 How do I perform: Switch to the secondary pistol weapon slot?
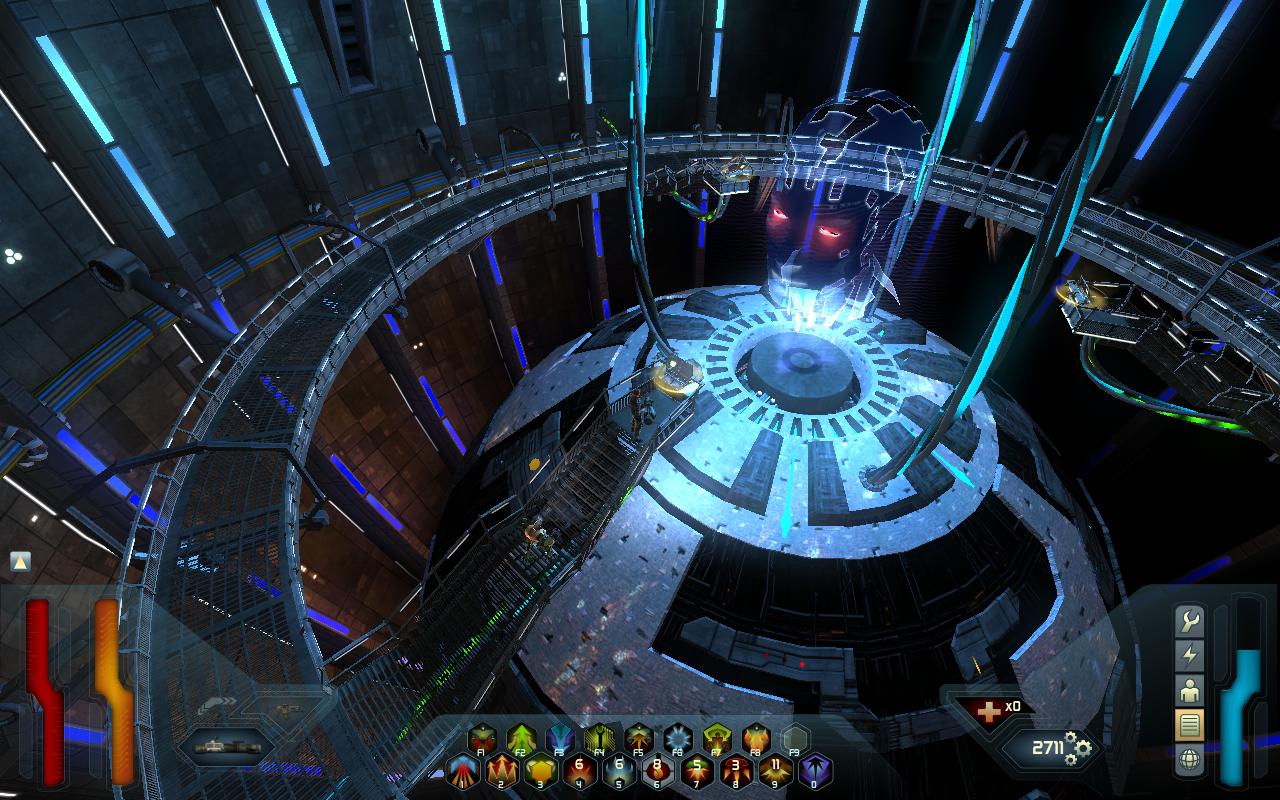(x=288, y=710)
